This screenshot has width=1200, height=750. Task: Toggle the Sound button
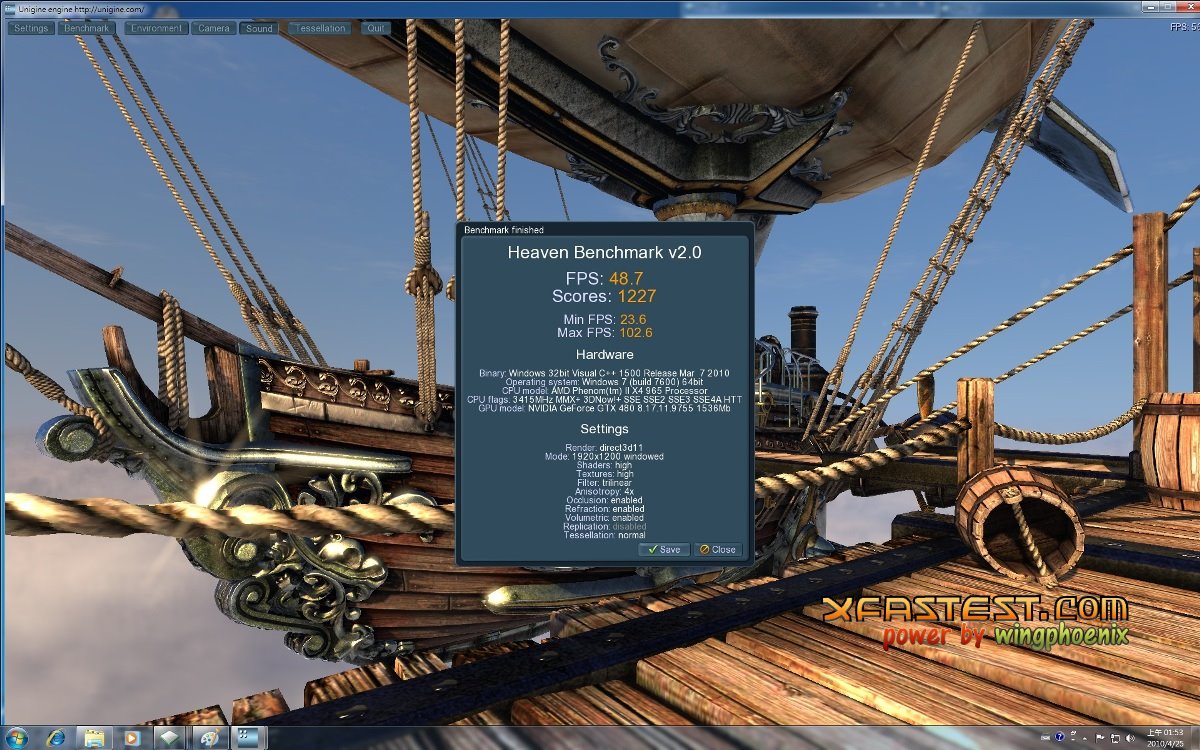tap(259, 28)
